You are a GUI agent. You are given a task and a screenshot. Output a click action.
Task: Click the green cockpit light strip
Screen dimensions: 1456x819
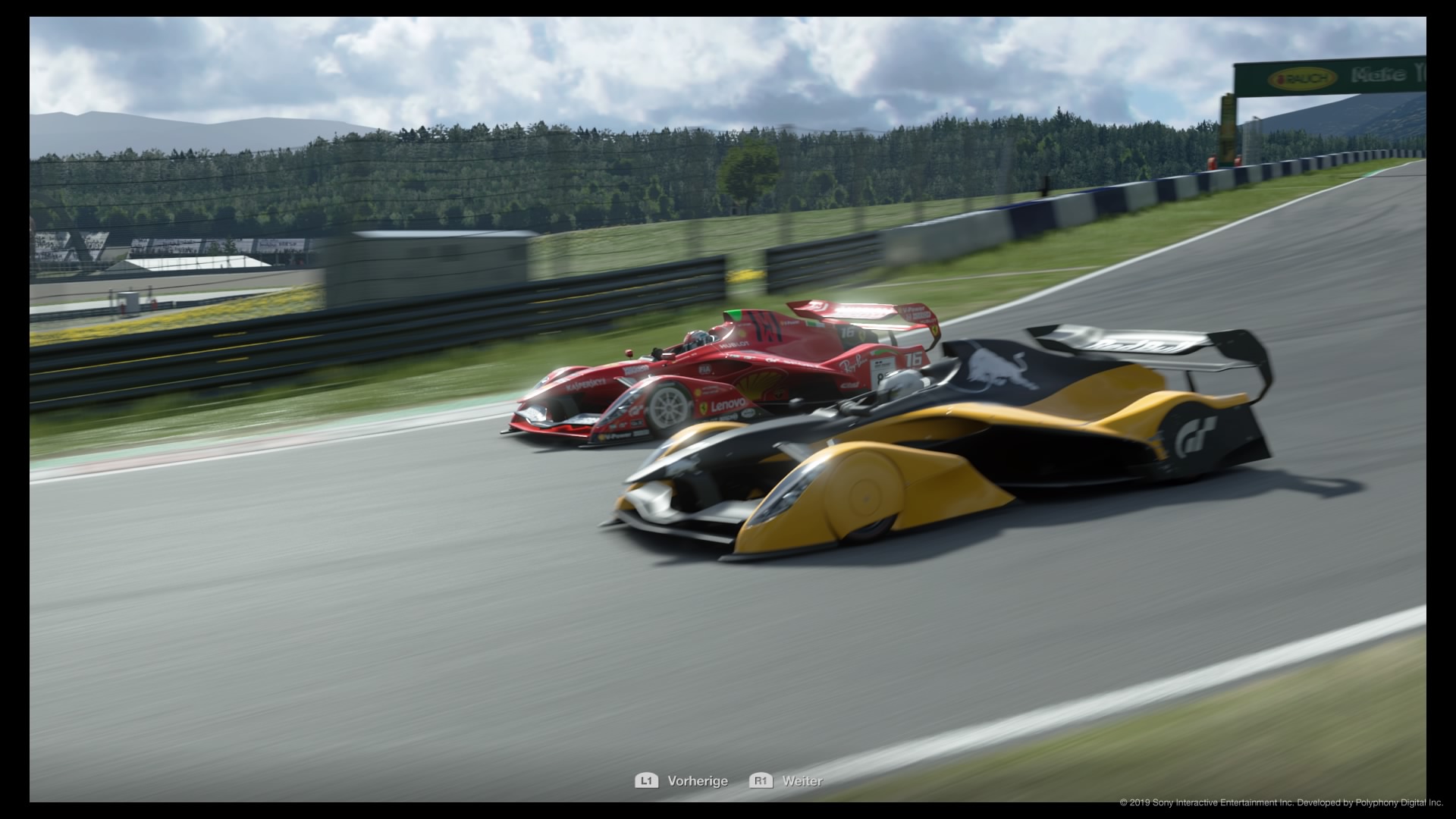point(735,314)
